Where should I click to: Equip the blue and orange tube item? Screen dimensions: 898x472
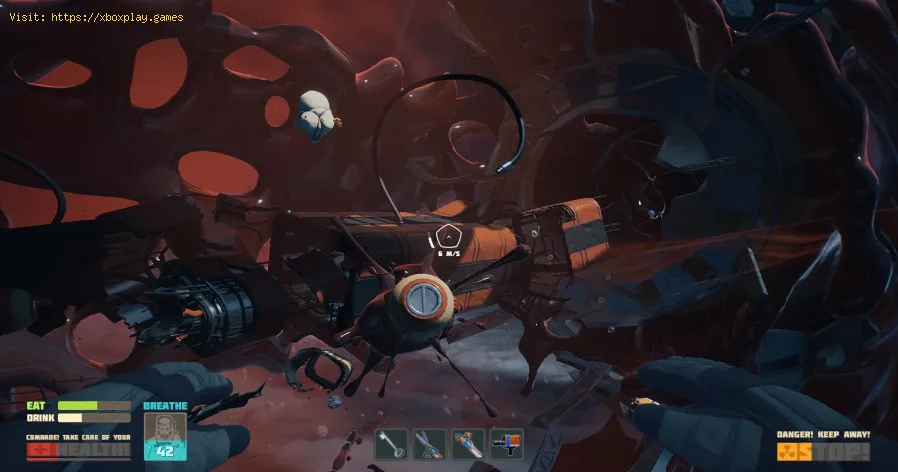tap(467, 444)
